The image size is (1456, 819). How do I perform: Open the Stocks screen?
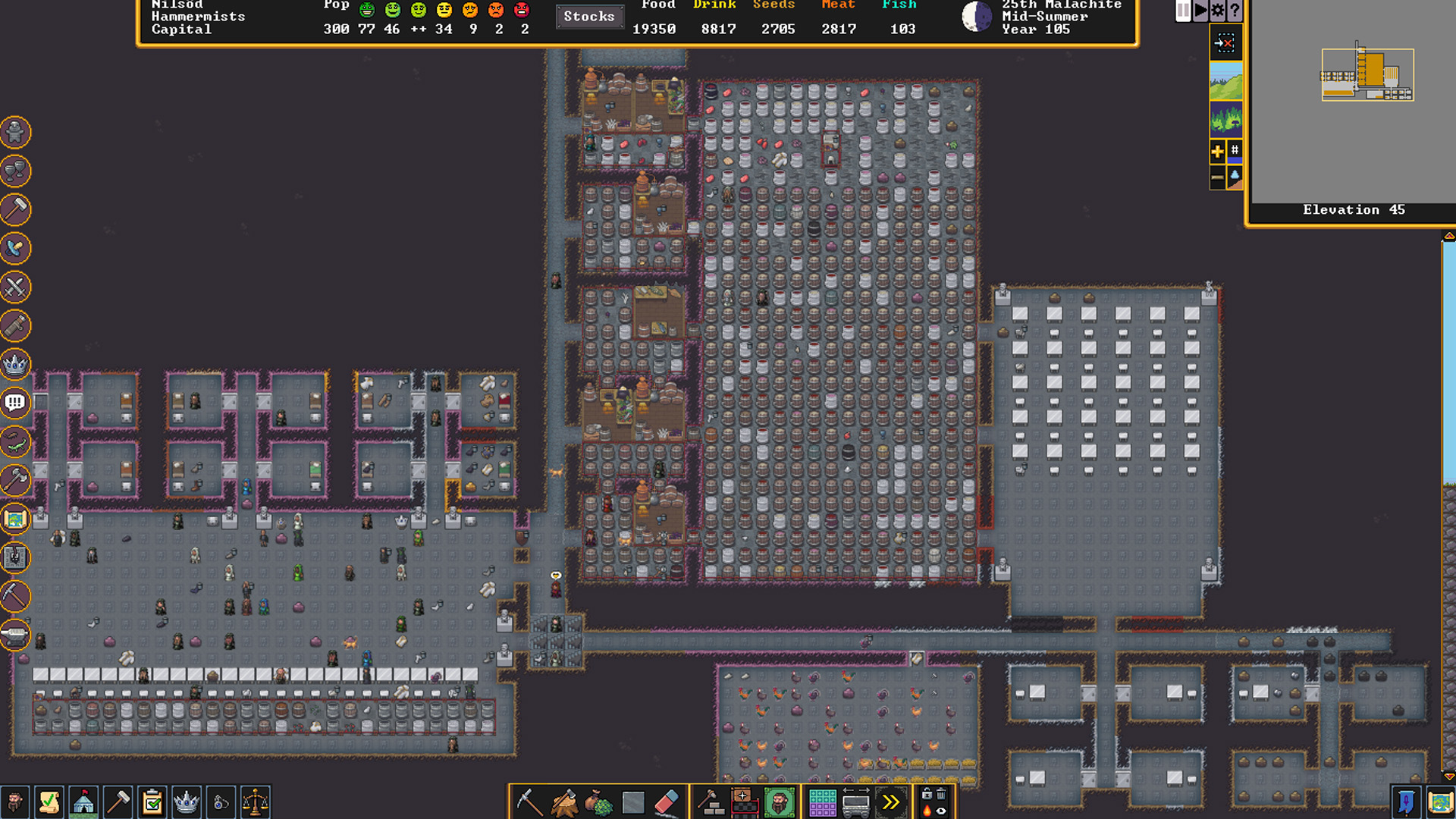[589, 16]
